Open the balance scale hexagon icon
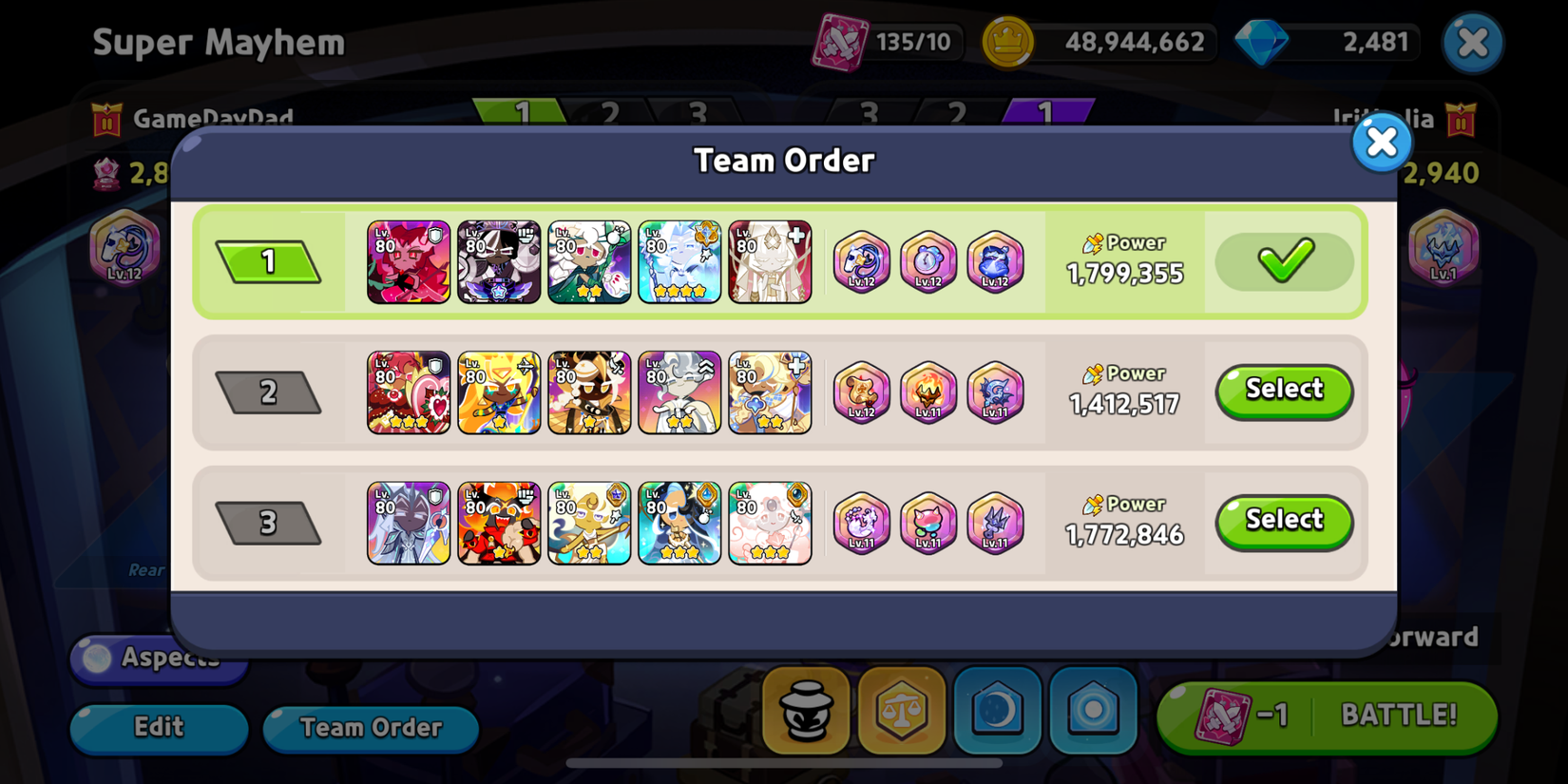 tap(901, 710)
